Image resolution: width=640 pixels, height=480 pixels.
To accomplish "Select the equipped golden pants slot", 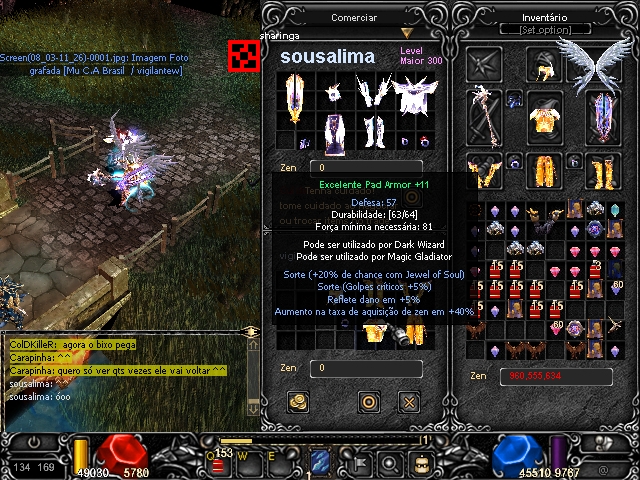I will [x=545, y=172].
